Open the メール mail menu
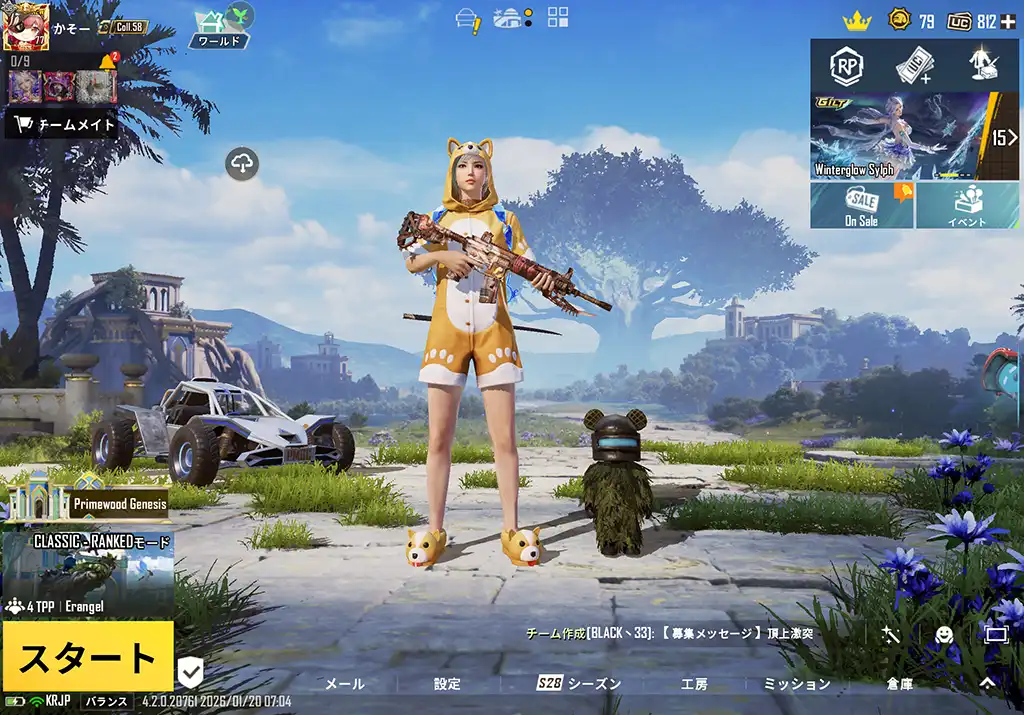 coord(345,684)
